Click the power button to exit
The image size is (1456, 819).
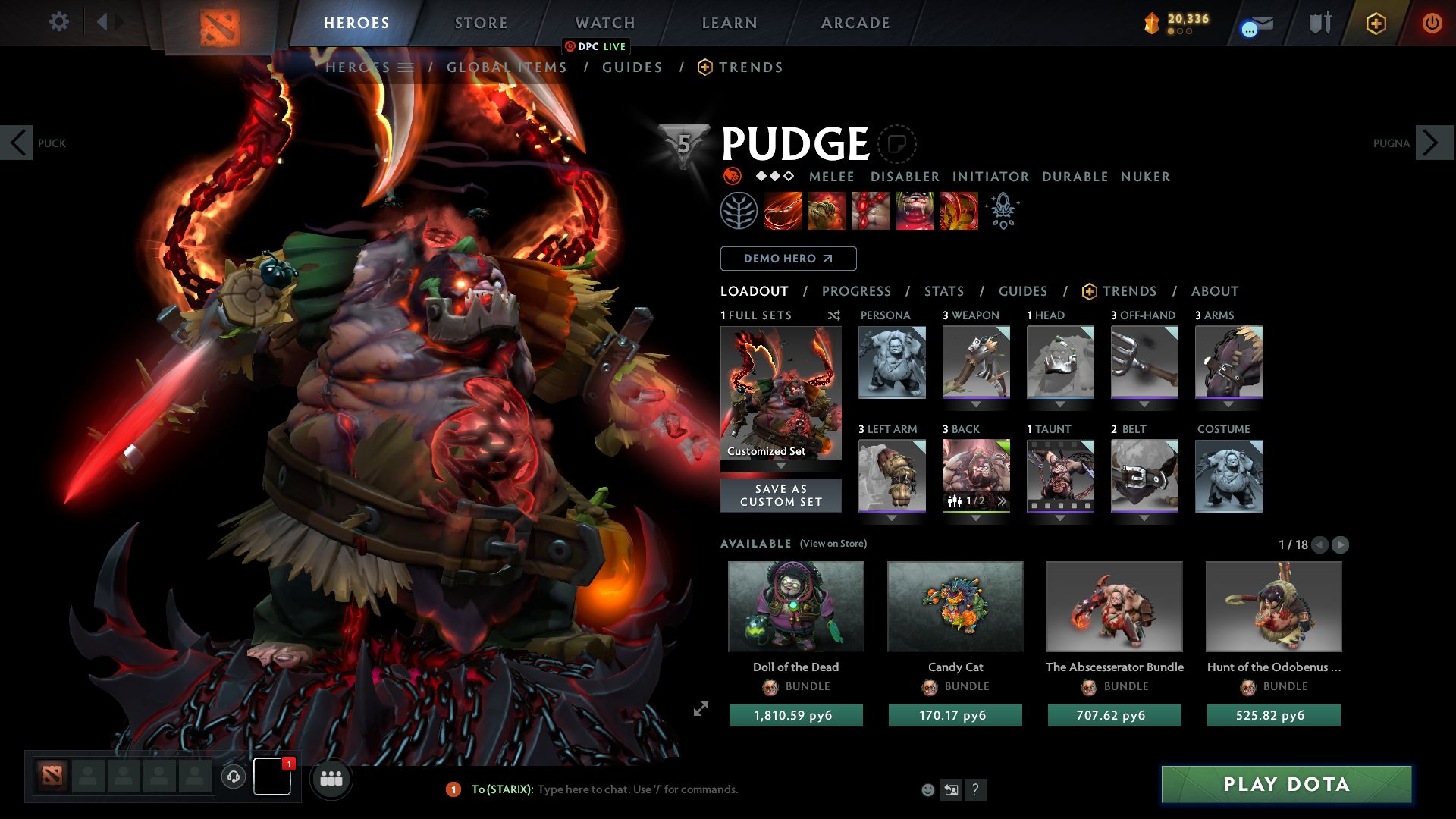point(1432,23)
